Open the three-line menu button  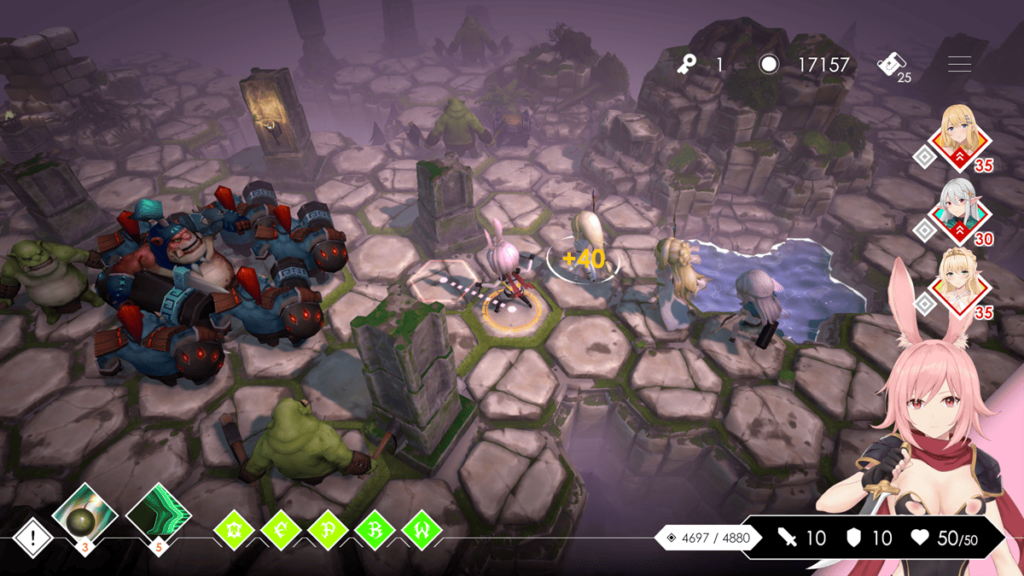point(960,64)
